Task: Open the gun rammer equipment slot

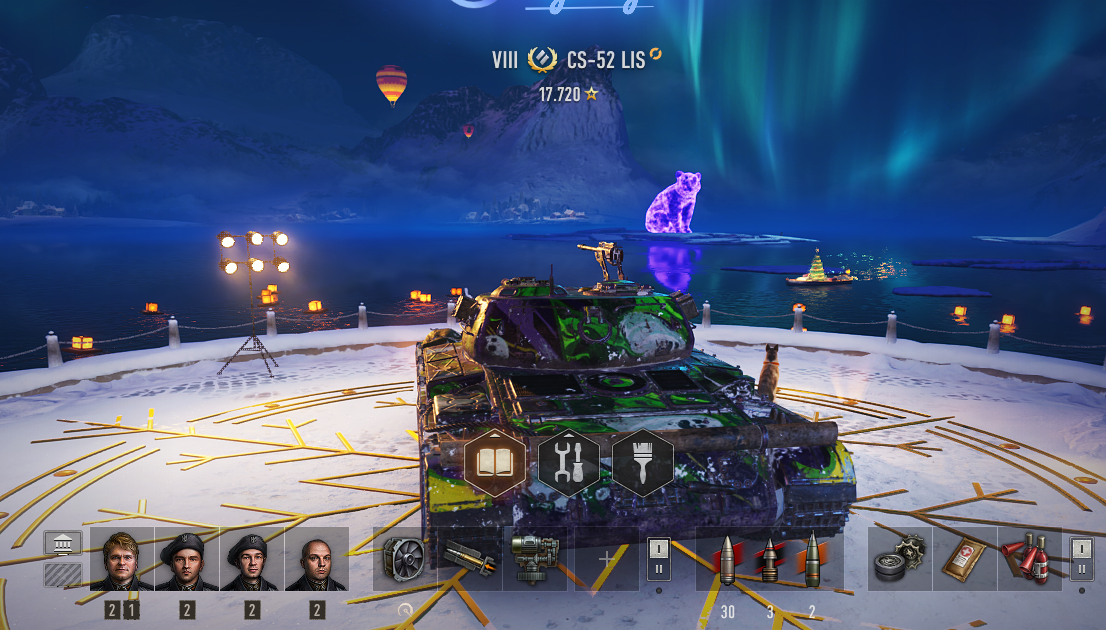Action: 470,559
